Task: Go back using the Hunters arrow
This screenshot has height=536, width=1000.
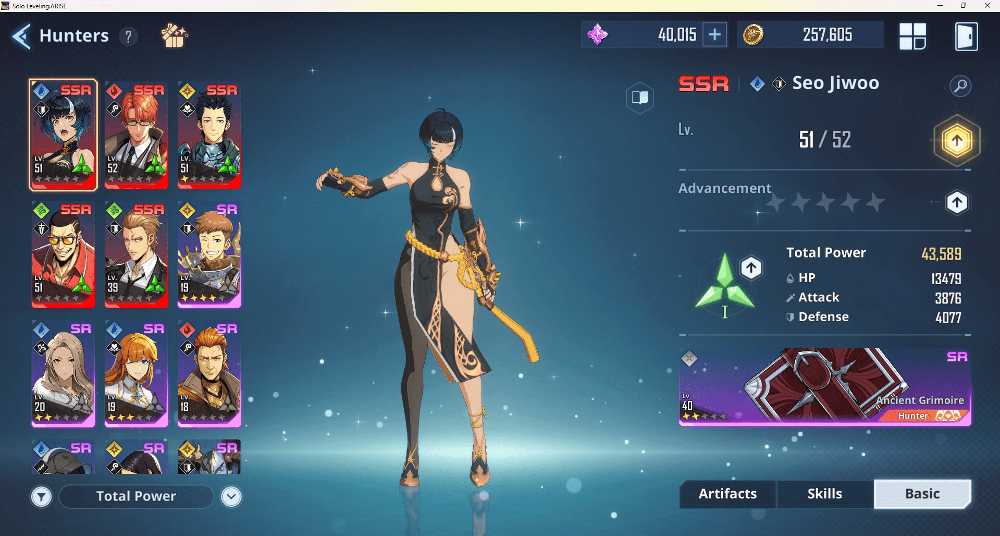Action: 21,37
